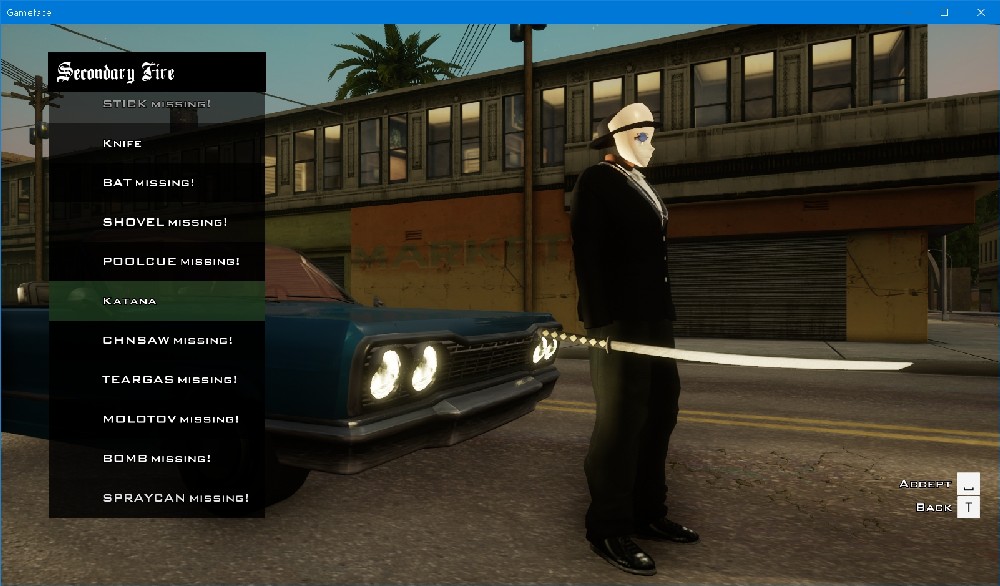Select the STICK missing entry
This screenshot has width=1000, height=586.
(157, 104)
